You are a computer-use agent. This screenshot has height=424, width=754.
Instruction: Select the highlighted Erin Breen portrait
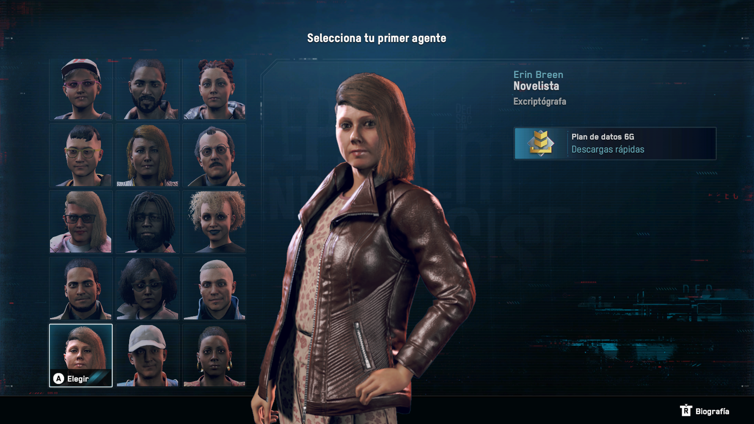[x=81, y=354]
